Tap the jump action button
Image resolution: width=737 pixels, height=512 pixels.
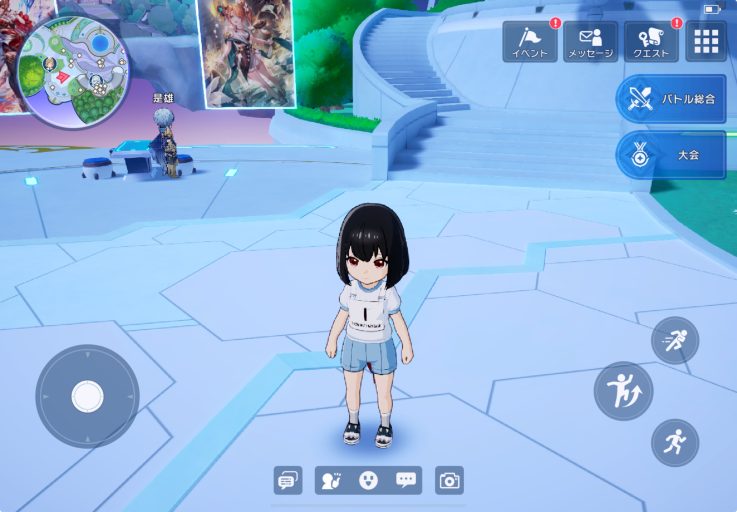[x=623, y=391]
